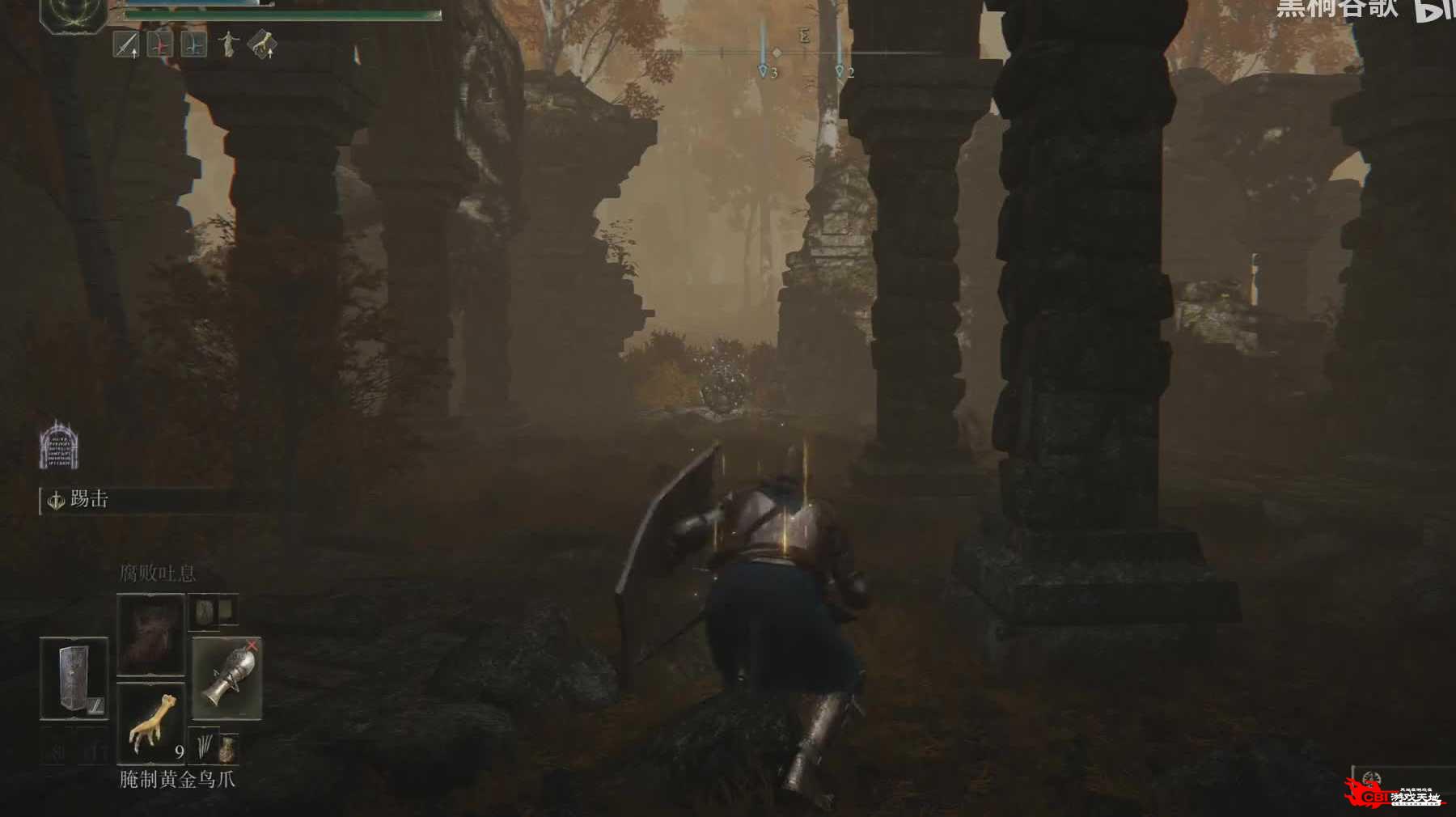This screenshot has height=817, width=1456.
Task: Click the blue-tinted crossed blades status icon
Action: 193,45
